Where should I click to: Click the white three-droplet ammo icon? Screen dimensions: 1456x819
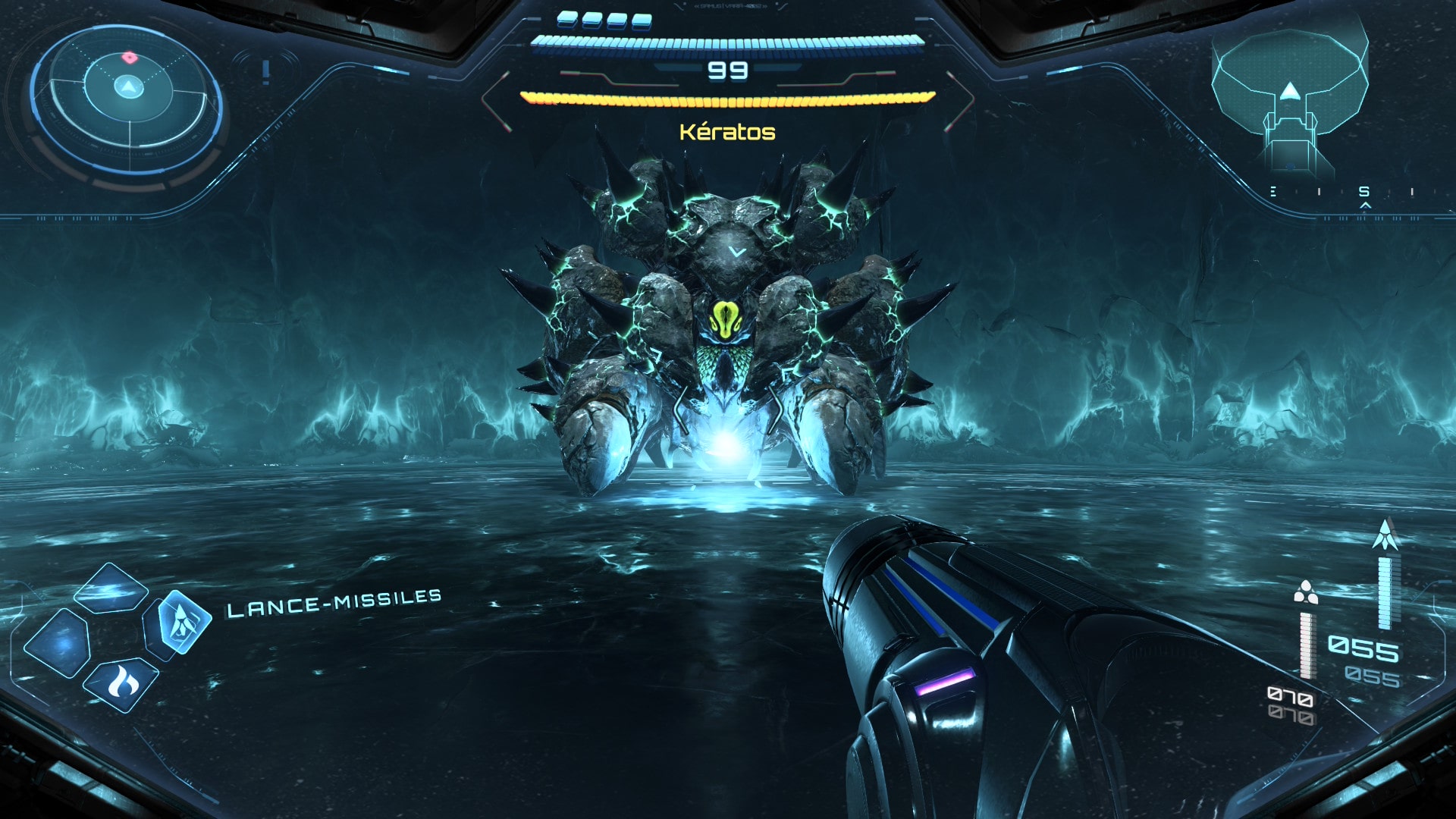click(1305, 592)
